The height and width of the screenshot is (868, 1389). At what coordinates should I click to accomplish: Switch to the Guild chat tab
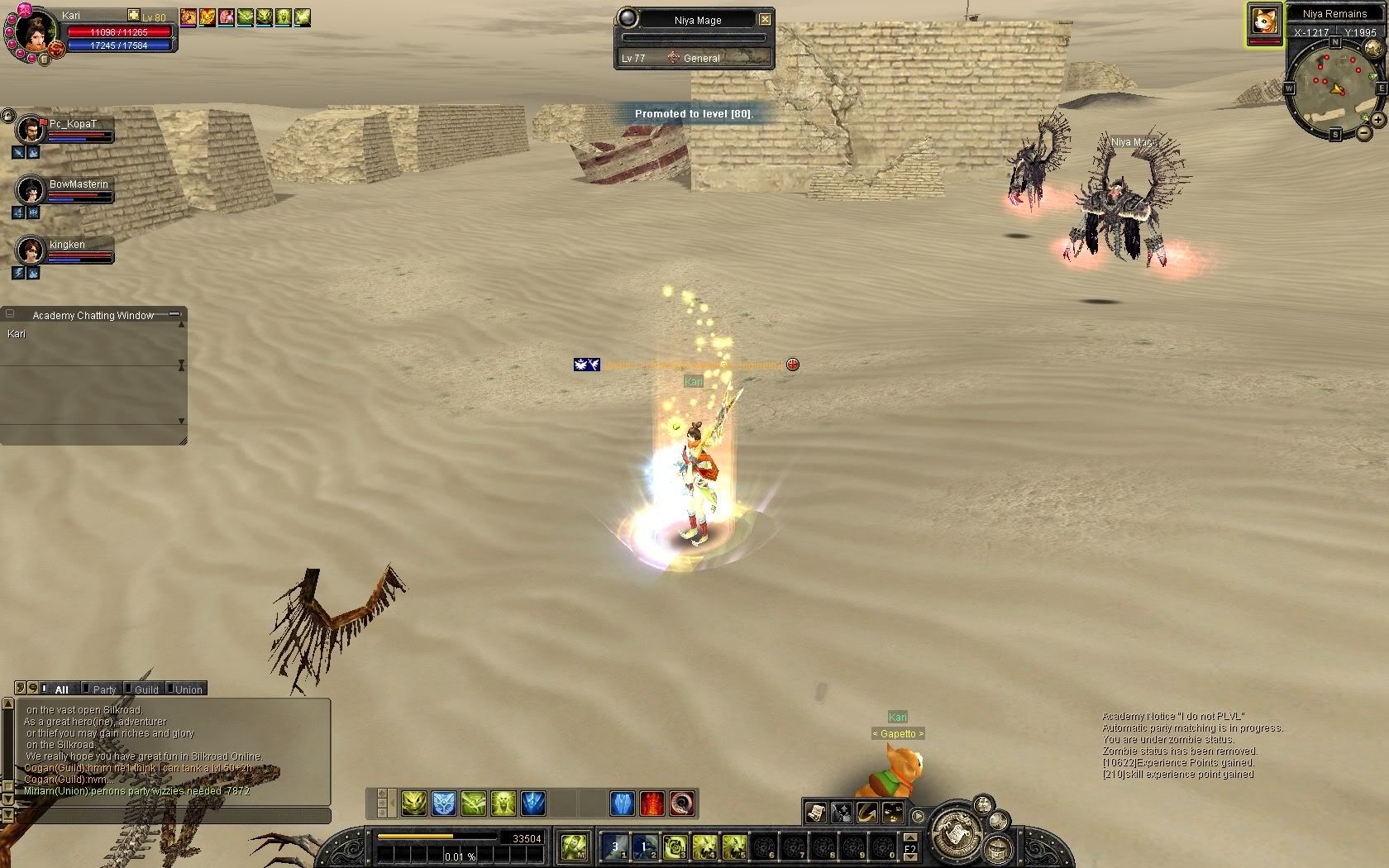146,689
